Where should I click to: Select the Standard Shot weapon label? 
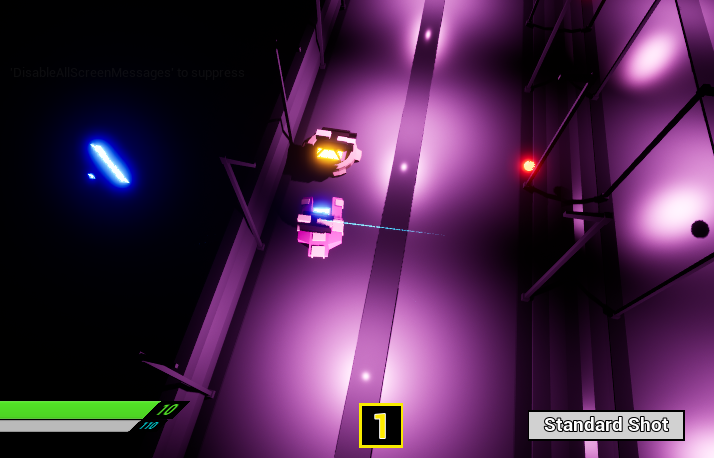click(x=606, y=425)
